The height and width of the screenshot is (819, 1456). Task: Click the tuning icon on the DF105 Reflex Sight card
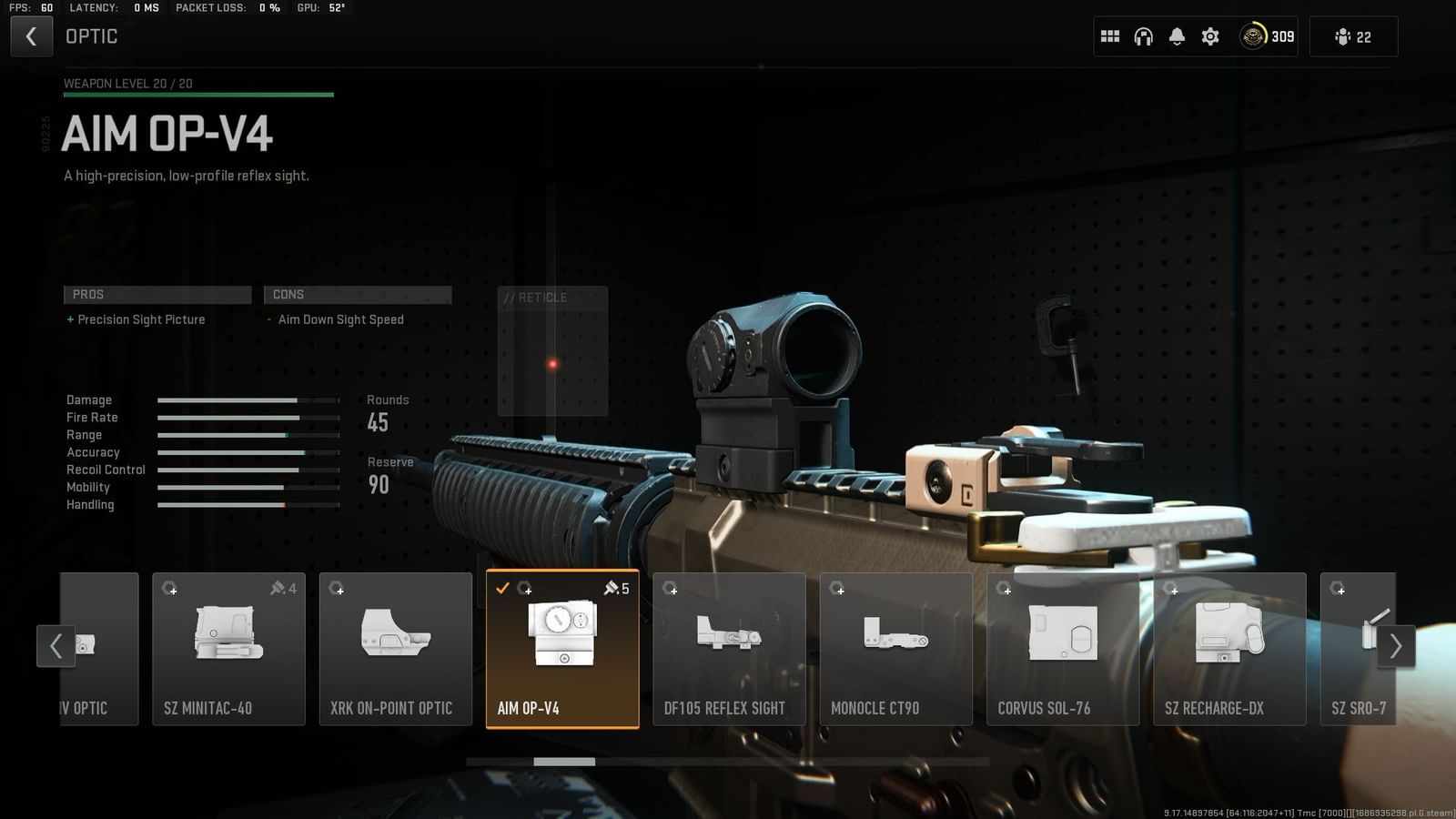672,589
